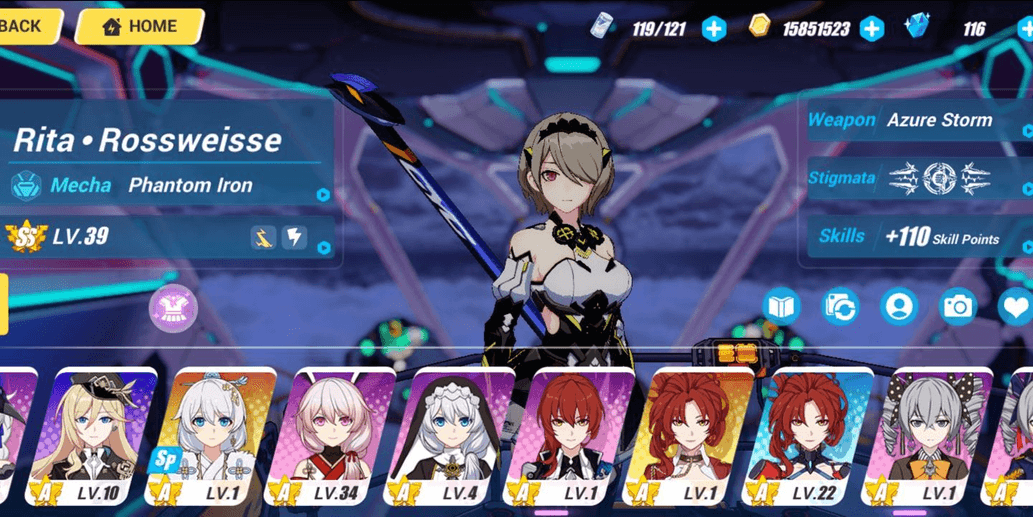Add coins using the gold plus button
Viewport: 1033px width, 517px height.
point(872,29)
